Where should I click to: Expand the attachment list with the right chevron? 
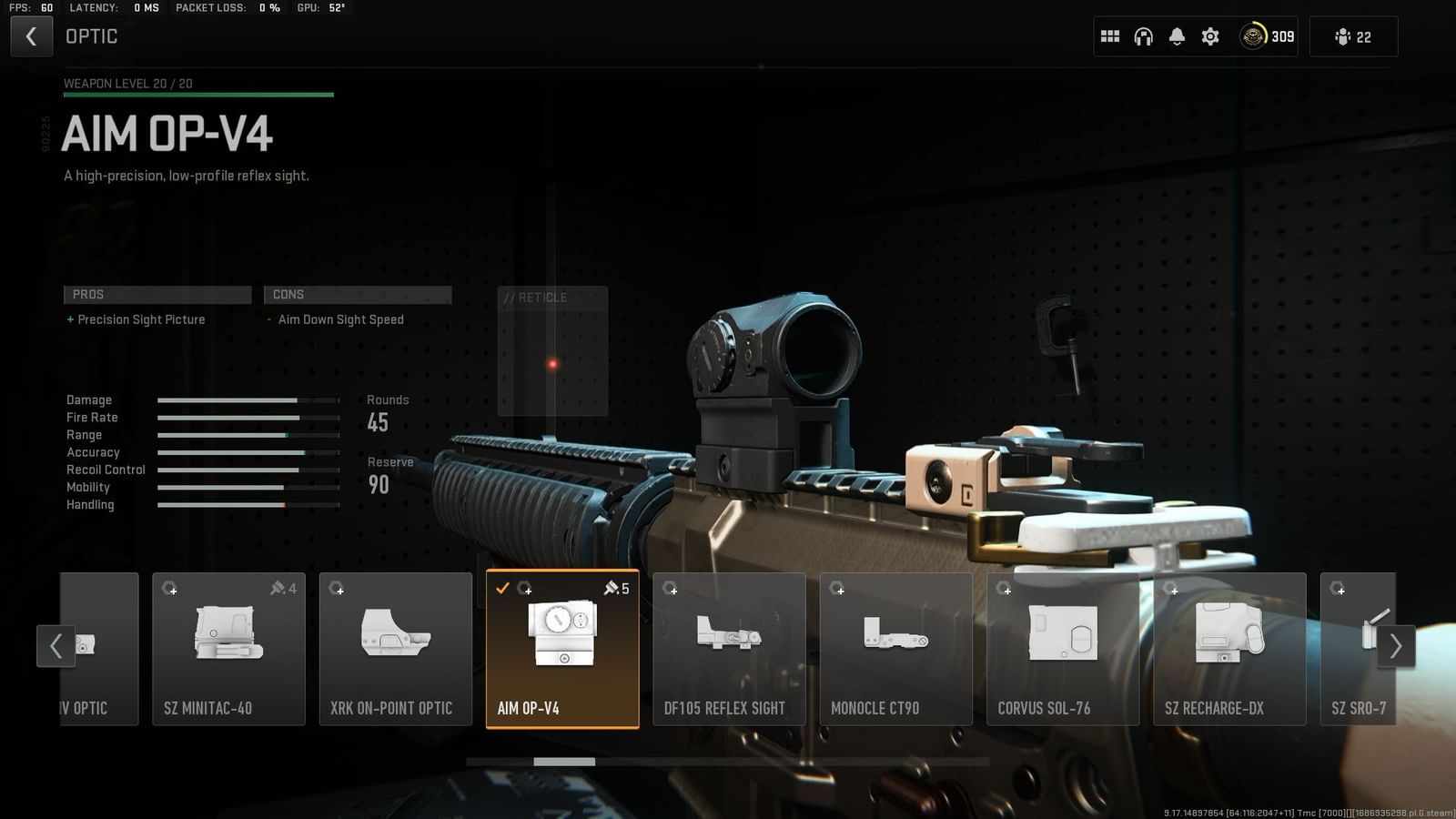click(x=1396, y=646)
